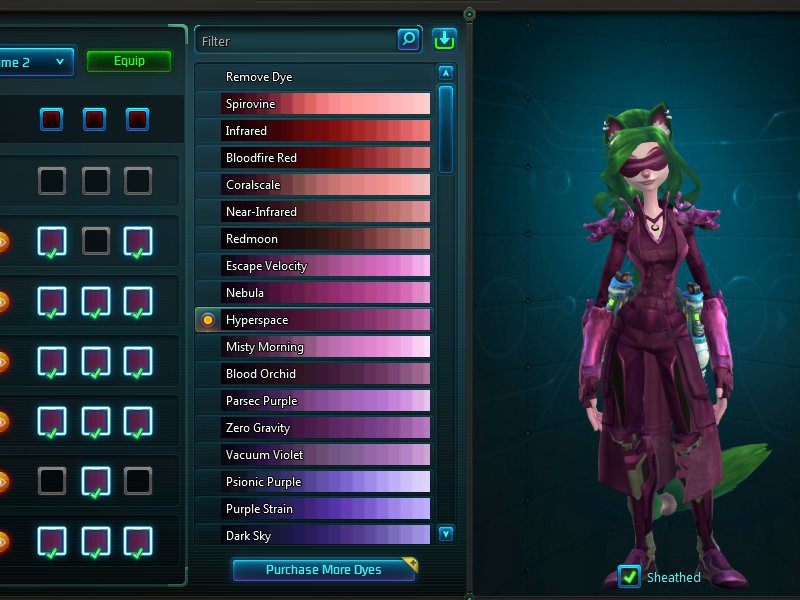The width and height of the screenshot is (800, 600).
Task: Choose the Escape Velocity dye
Action: coord(313,266)
